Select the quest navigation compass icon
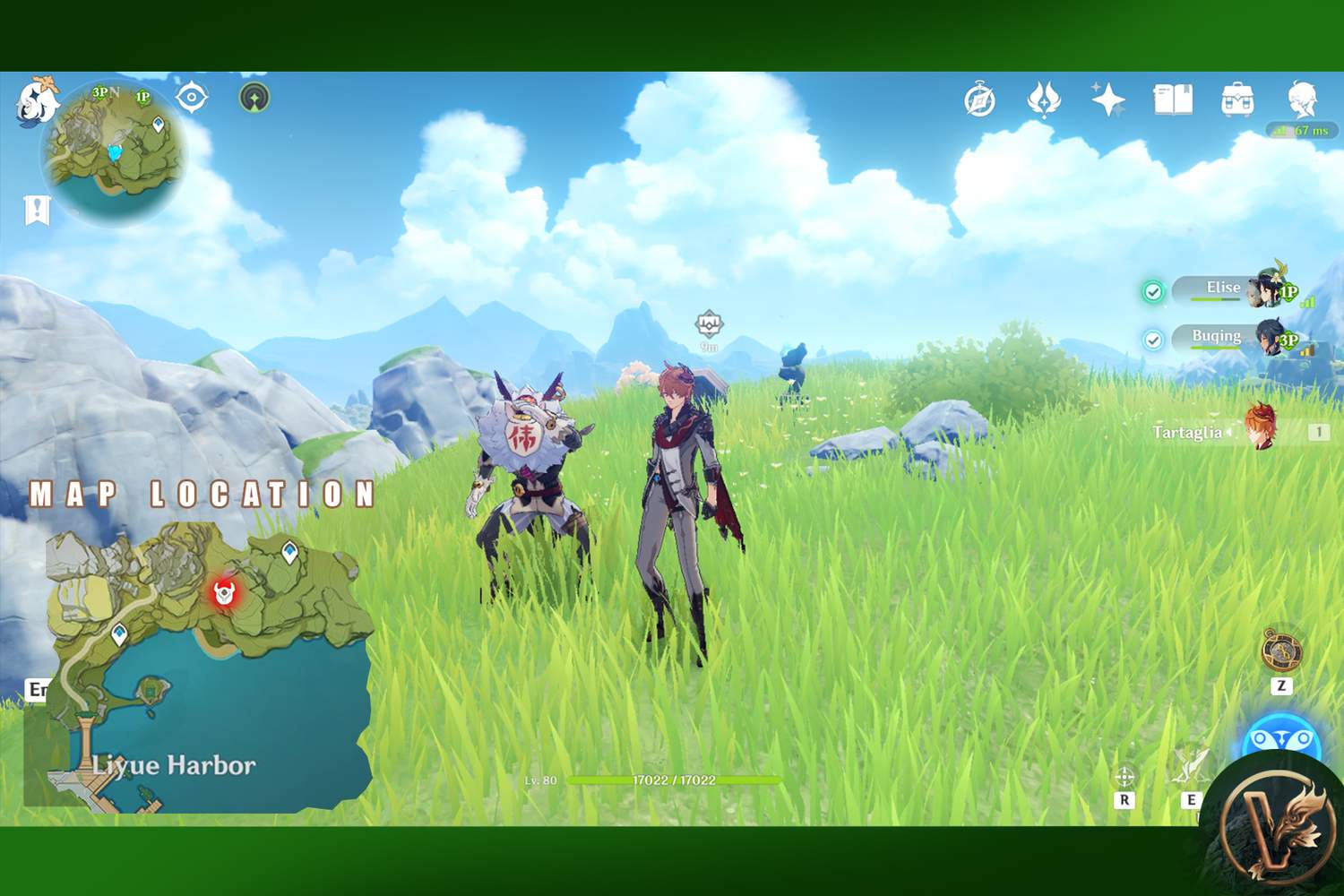Screen dimensions: 1344x896 (979, 100)
